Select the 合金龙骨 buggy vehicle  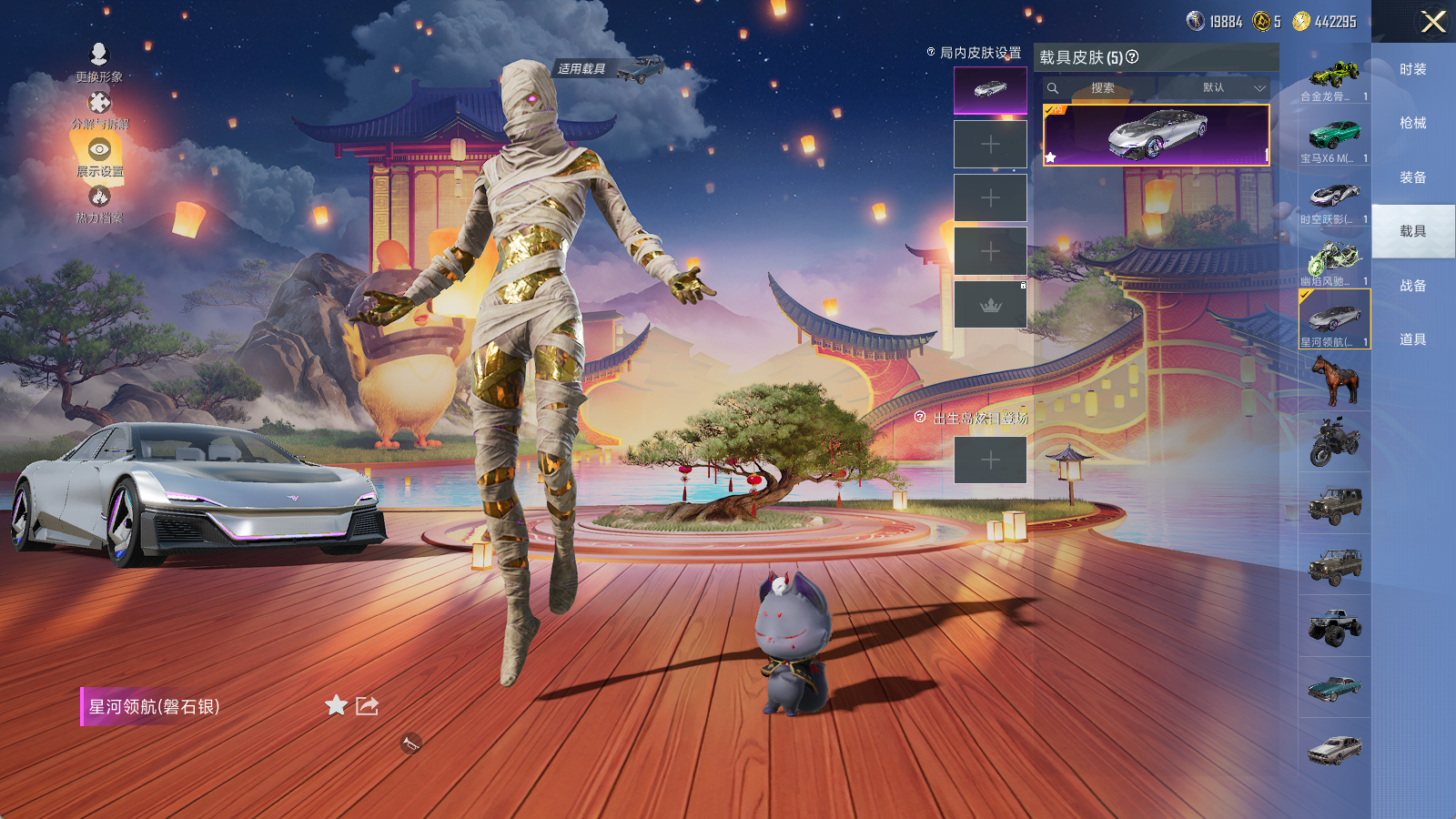1334,76
